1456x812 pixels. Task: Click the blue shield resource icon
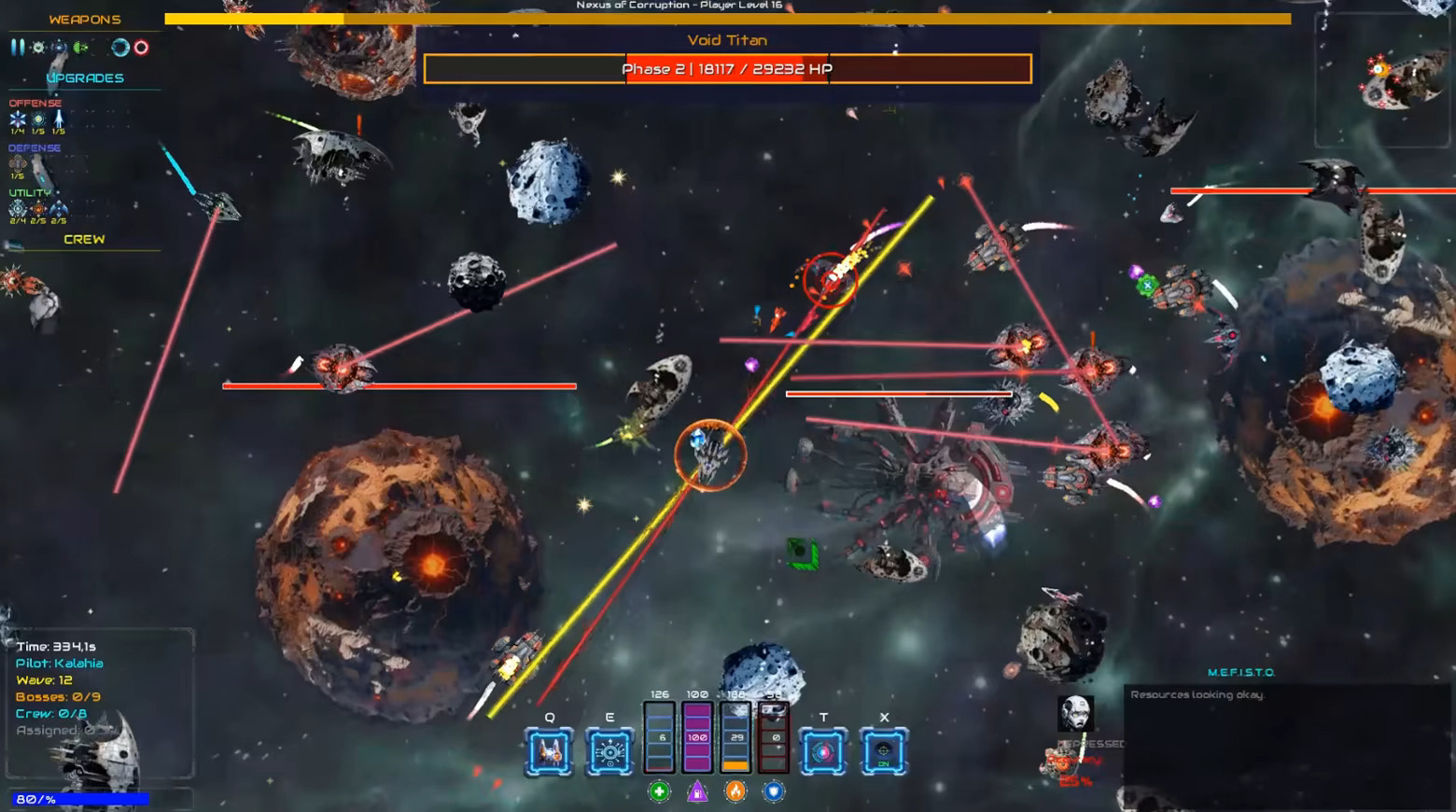point(774,791)
